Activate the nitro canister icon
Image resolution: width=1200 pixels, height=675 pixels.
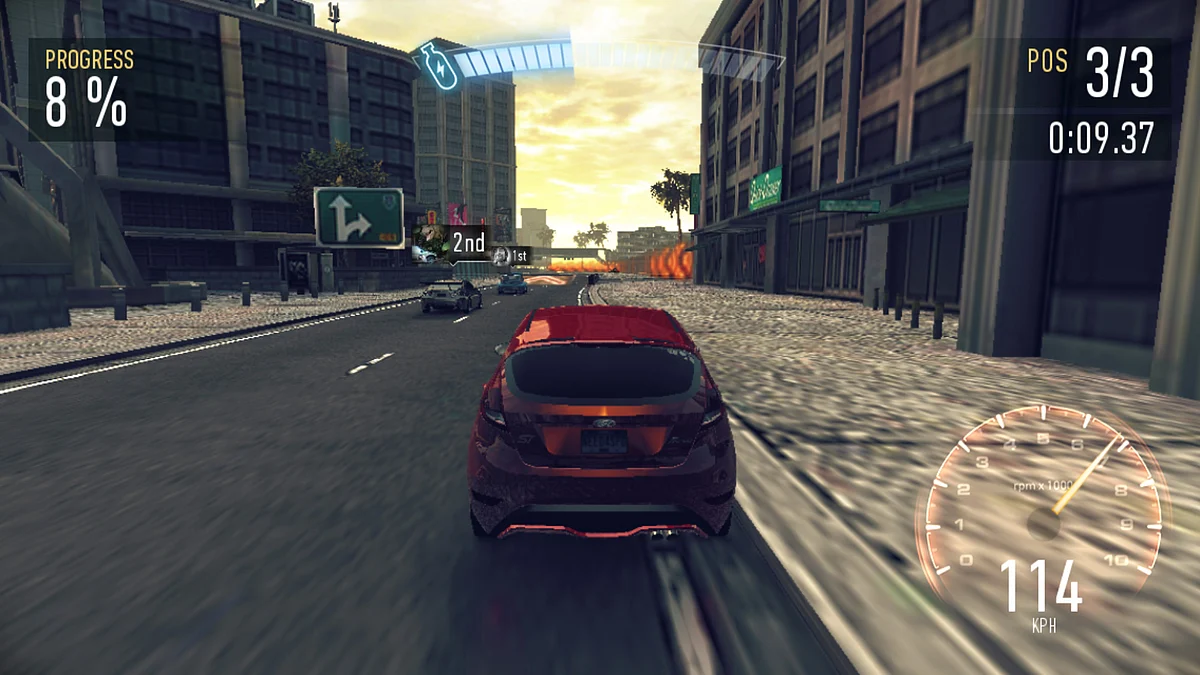(x=437, y=64)
